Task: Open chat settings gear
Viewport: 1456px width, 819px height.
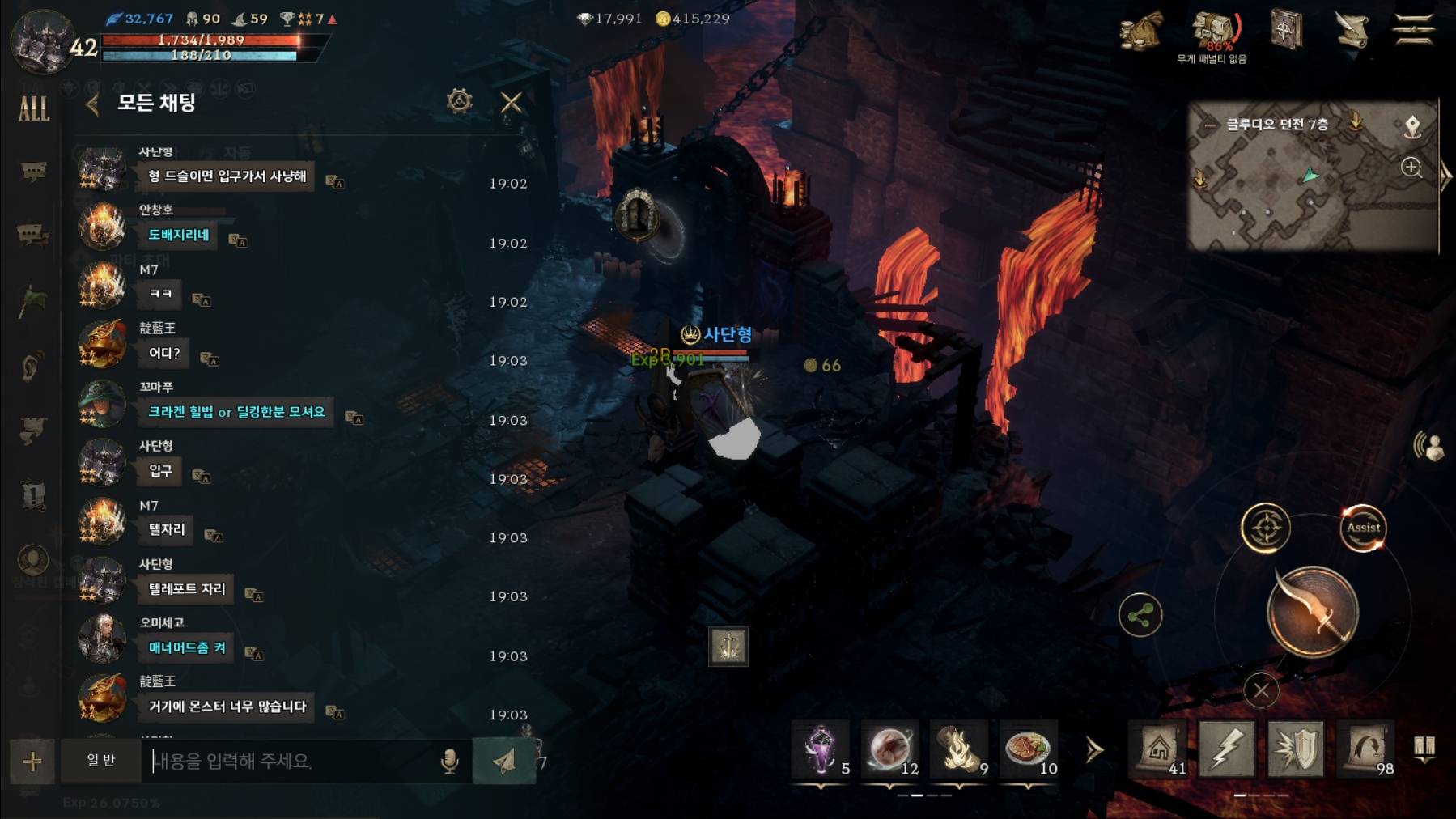Action: pos(459,102)
